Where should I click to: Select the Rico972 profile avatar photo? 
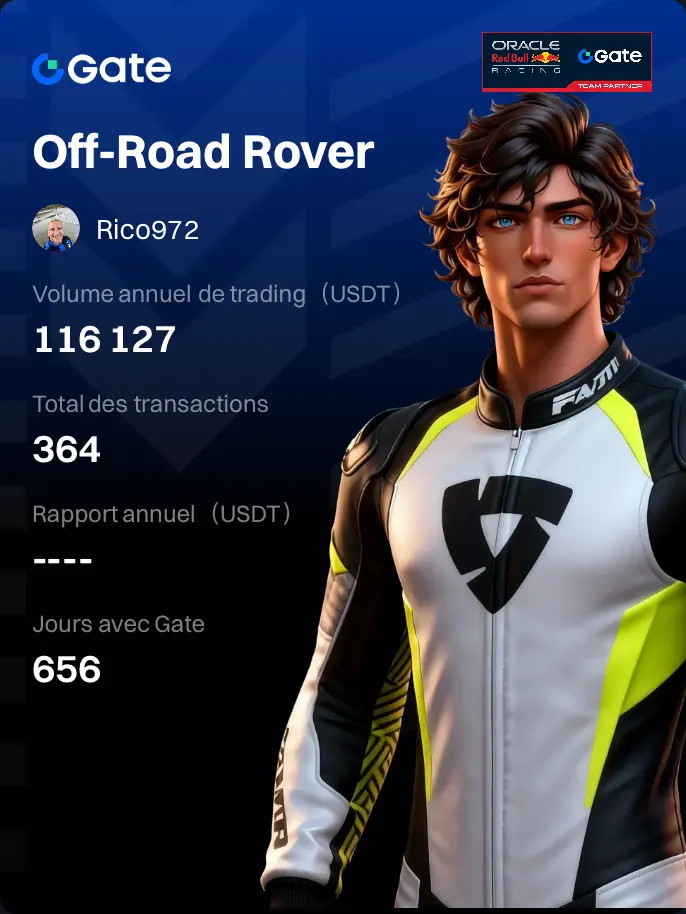pos(56,229)
